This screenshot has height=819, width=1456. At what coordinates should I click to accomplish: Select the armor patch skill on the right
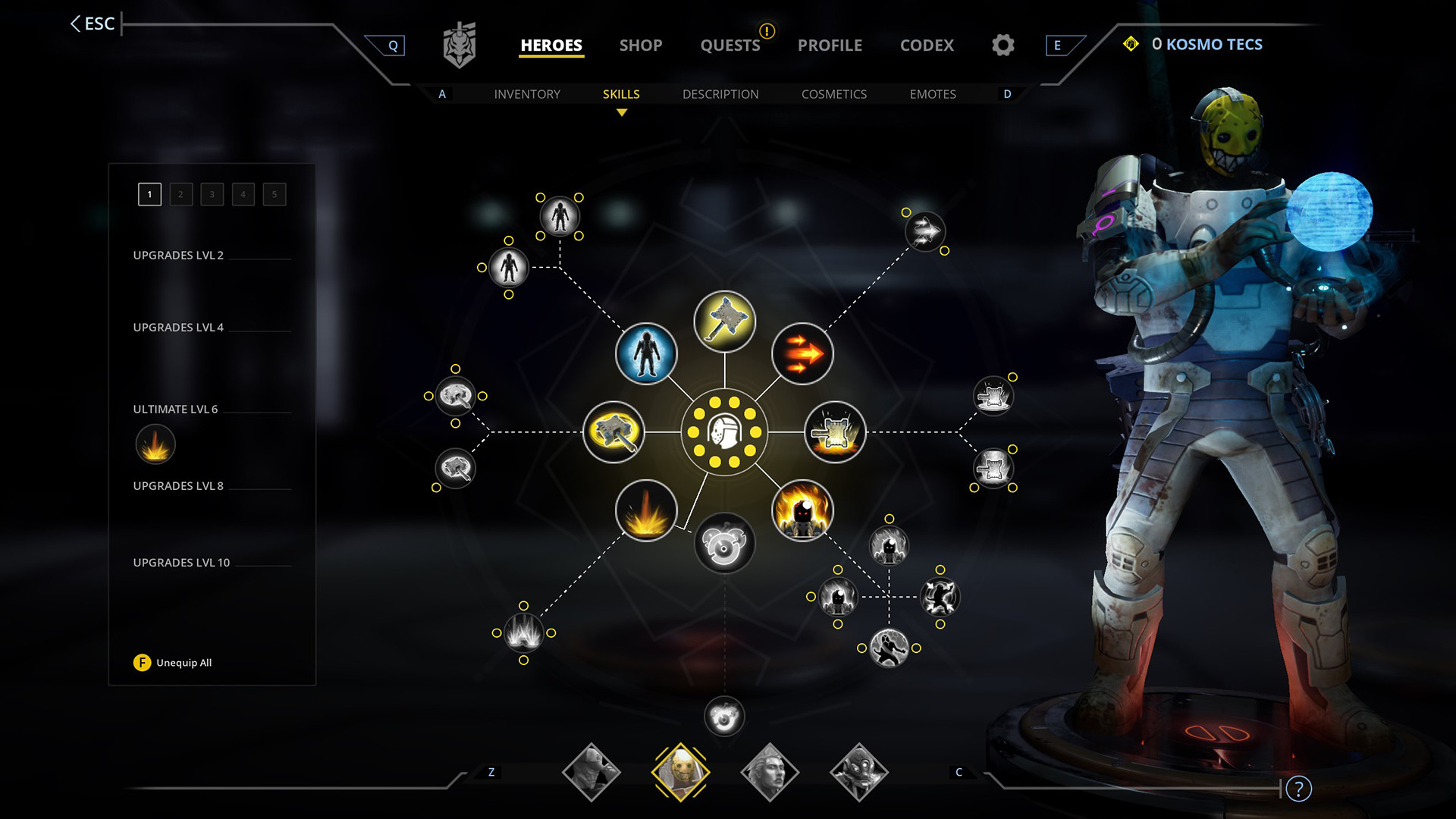click(833, 432)
